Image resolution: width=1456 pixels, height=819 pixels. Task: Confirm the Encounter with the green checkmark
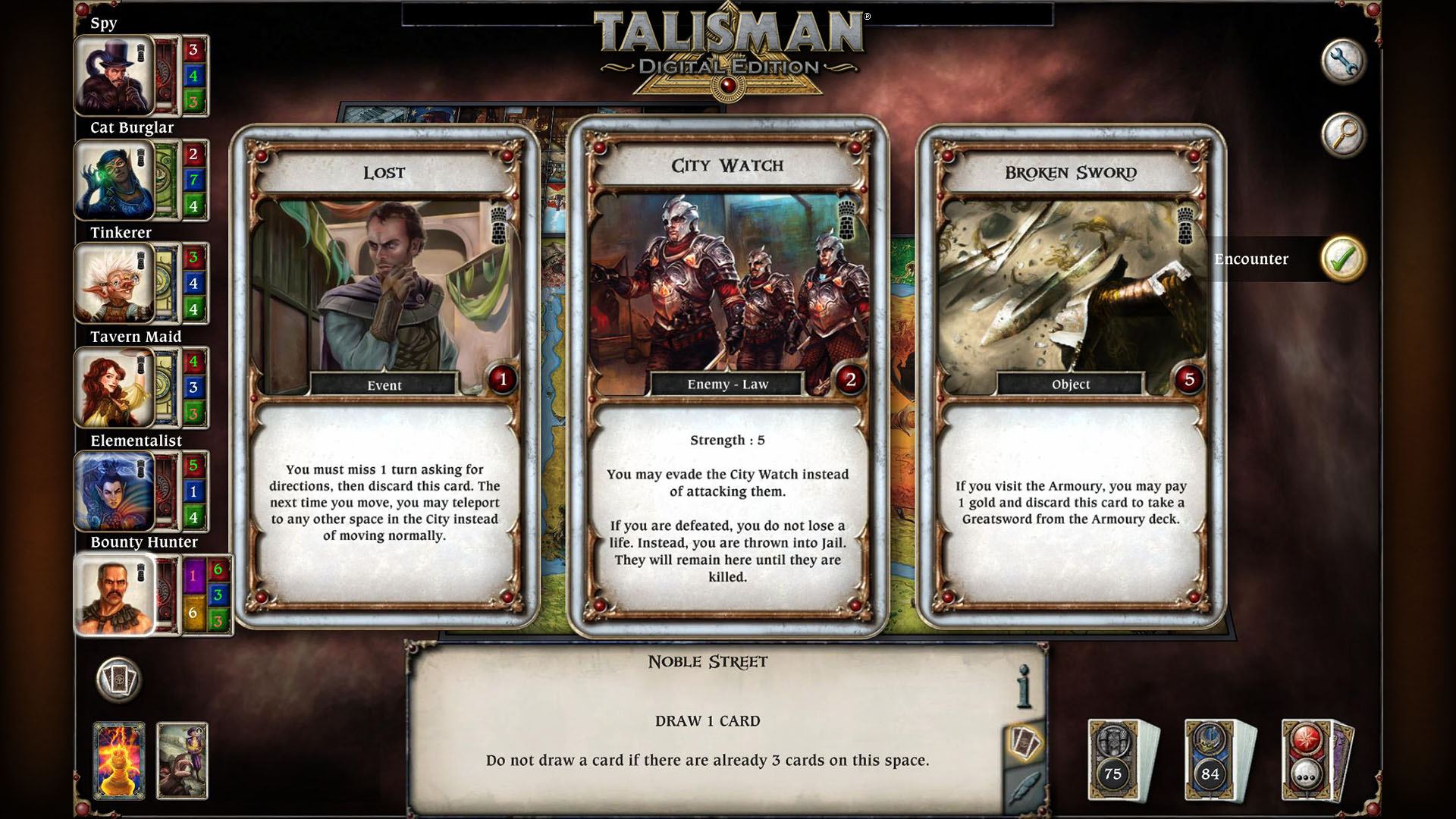coord(1342,258)
